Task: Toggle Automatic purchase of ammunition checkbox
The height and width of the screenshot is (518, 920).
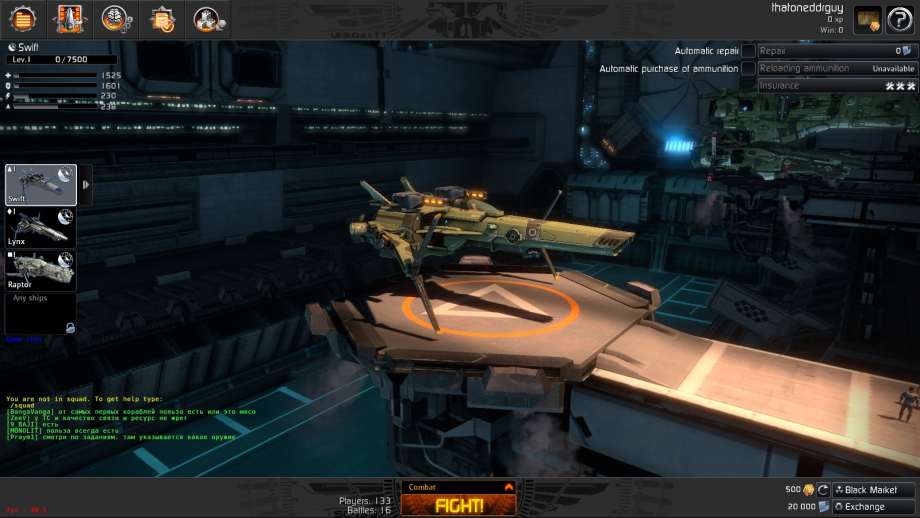Action: point(748,69)
